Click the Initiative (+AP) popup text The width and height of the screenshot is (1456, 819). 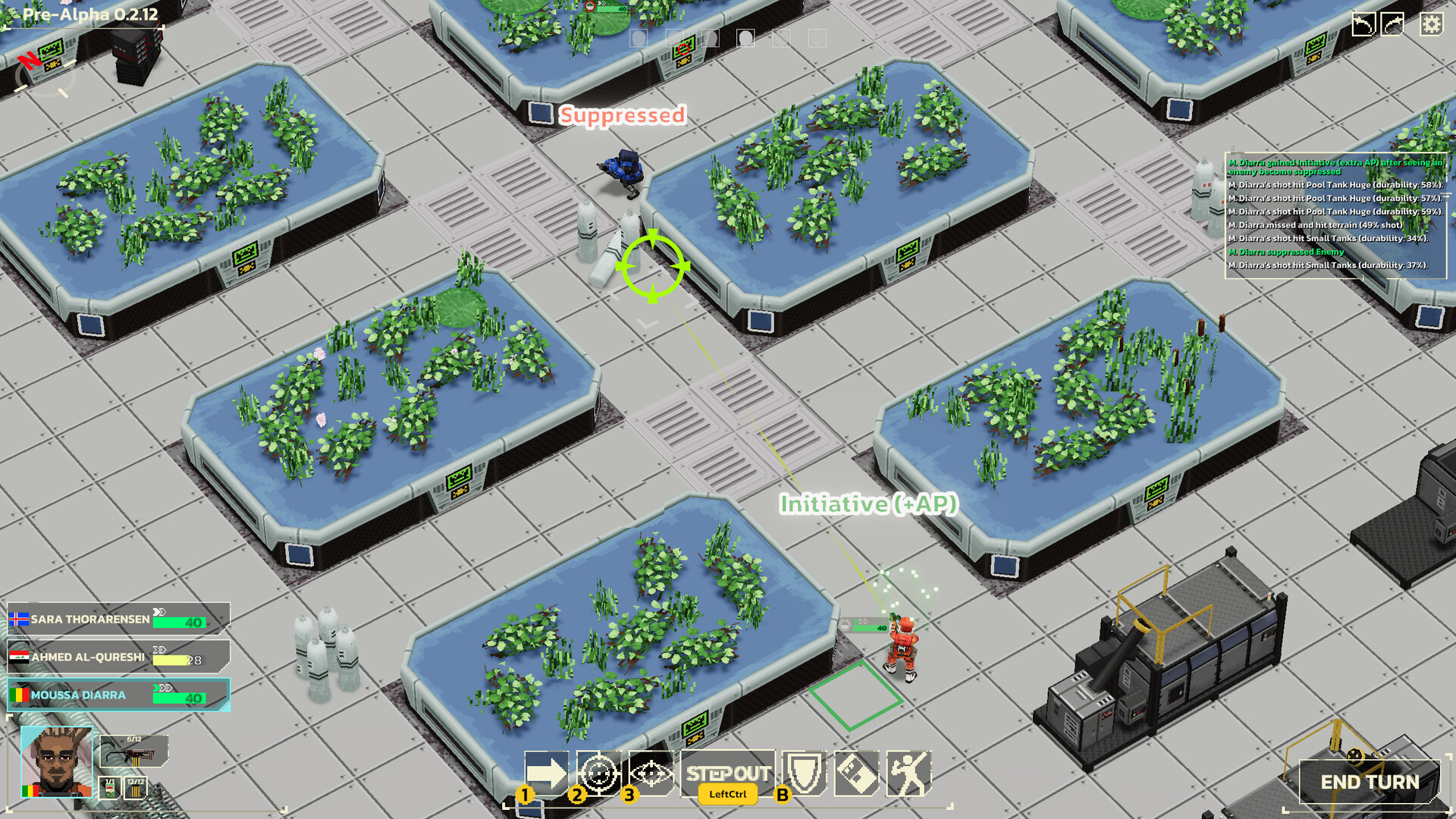click(x=869, y=501)
